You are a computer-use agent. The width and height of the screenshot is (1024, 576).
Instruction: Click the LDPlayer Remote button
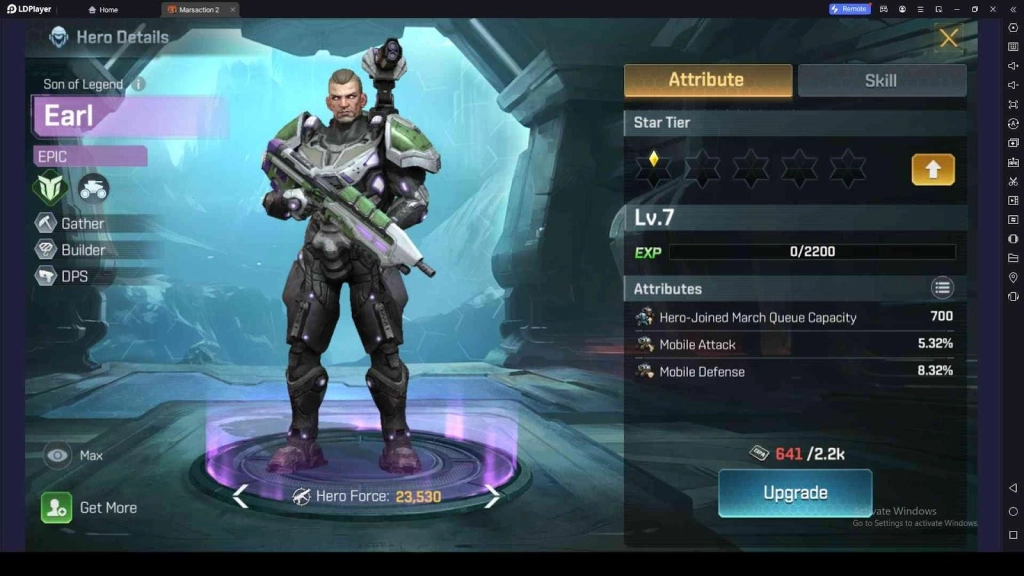pos(849,9)
